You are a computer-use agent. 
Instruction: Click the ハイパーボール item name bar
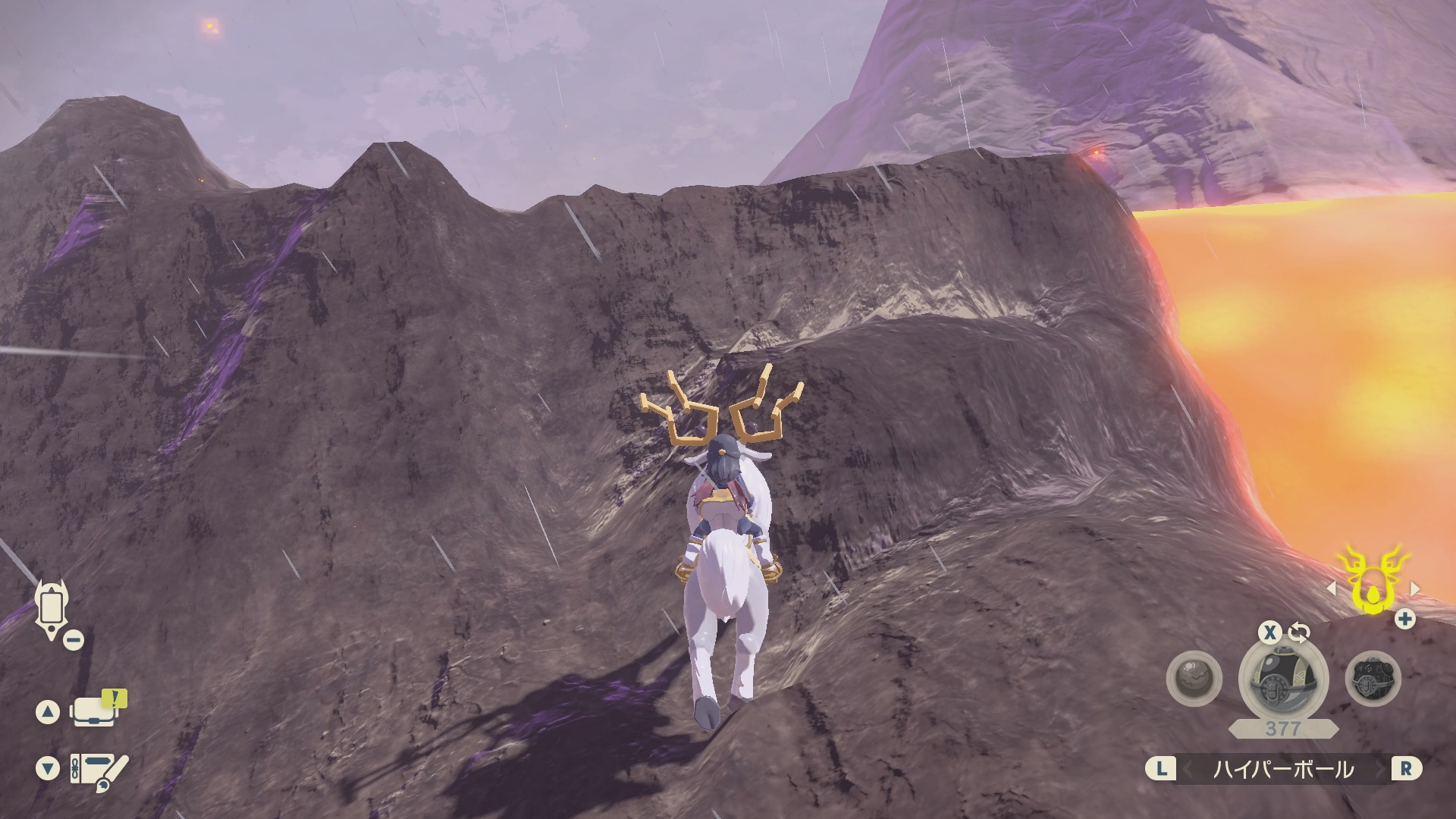point(1283,770)
